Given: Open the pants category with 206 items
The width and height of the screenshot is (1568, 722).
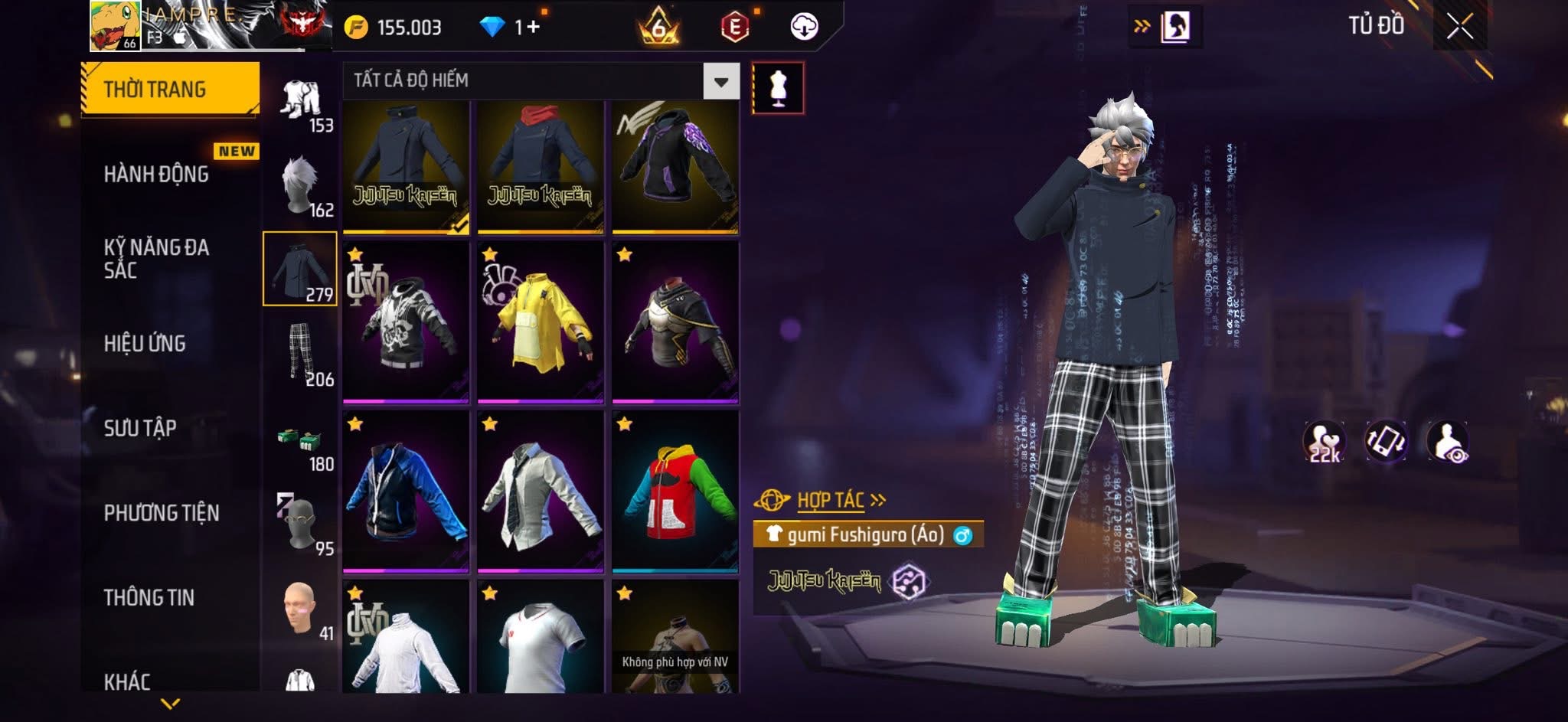Looking at the screenshot, I should pos(301,354).
